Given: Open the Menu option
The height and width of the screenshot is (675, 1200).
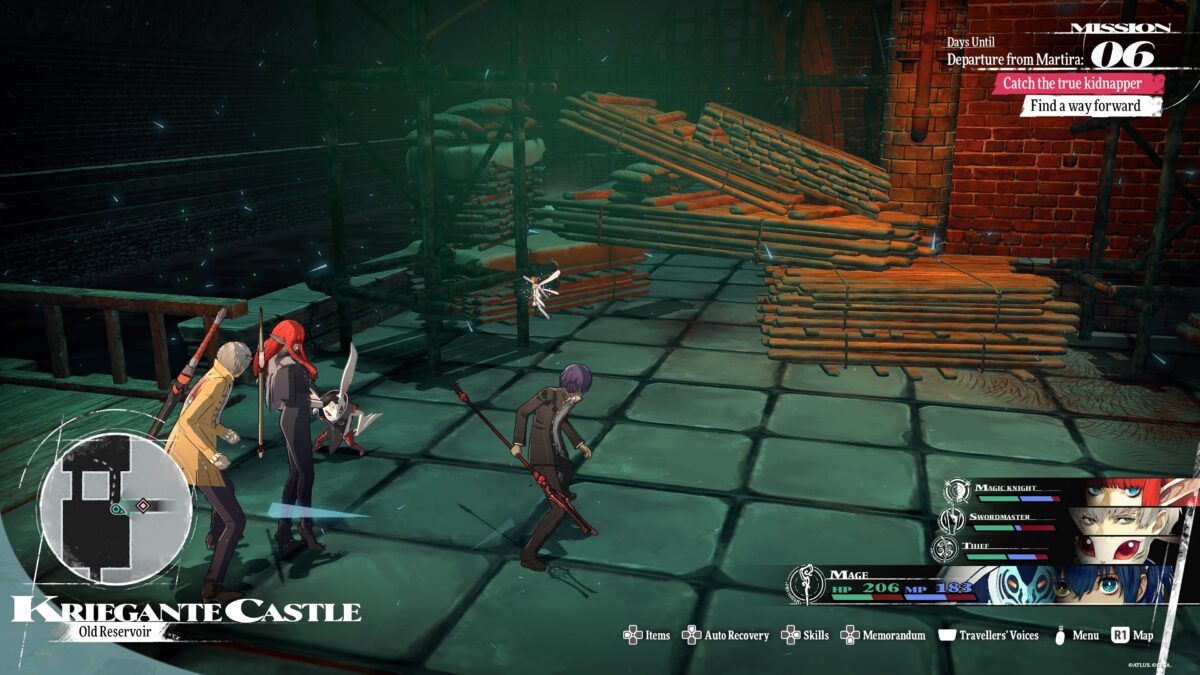Looking at the screenshot, I should point(1076,635).
